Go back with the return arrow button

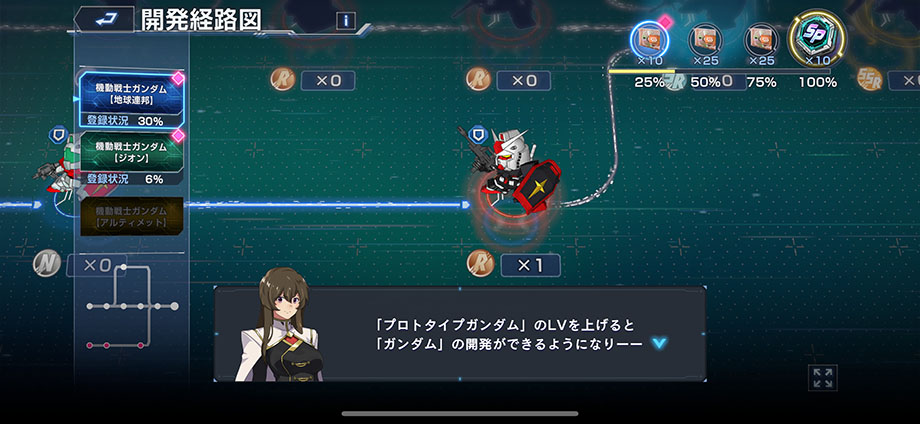coord(102,19)
